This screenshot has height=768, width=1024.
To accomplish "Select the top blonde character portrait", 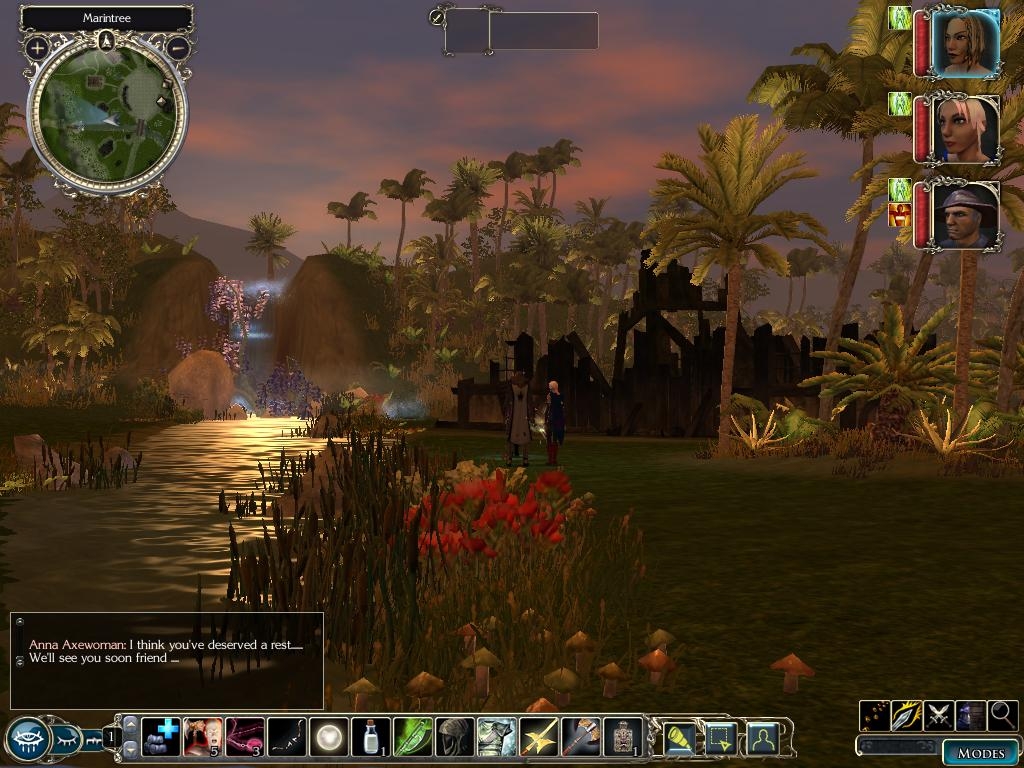I will click(965, 44).
